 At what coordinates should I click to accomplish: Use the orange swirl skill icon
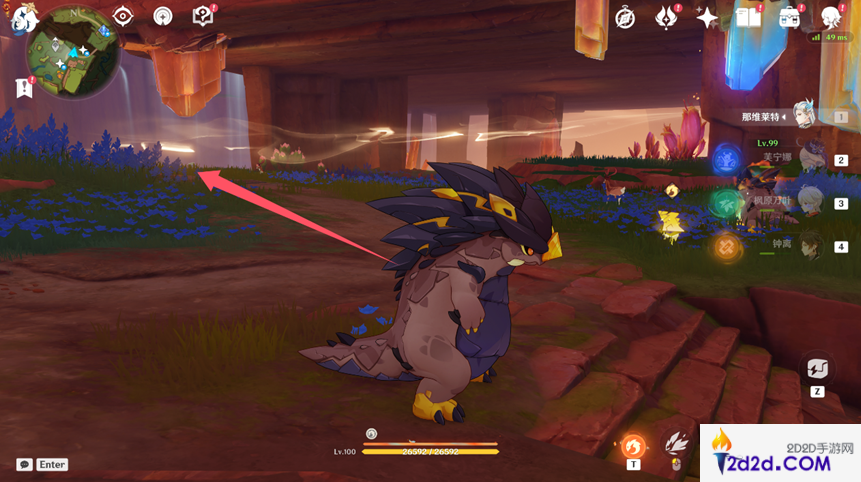point(633,446)
